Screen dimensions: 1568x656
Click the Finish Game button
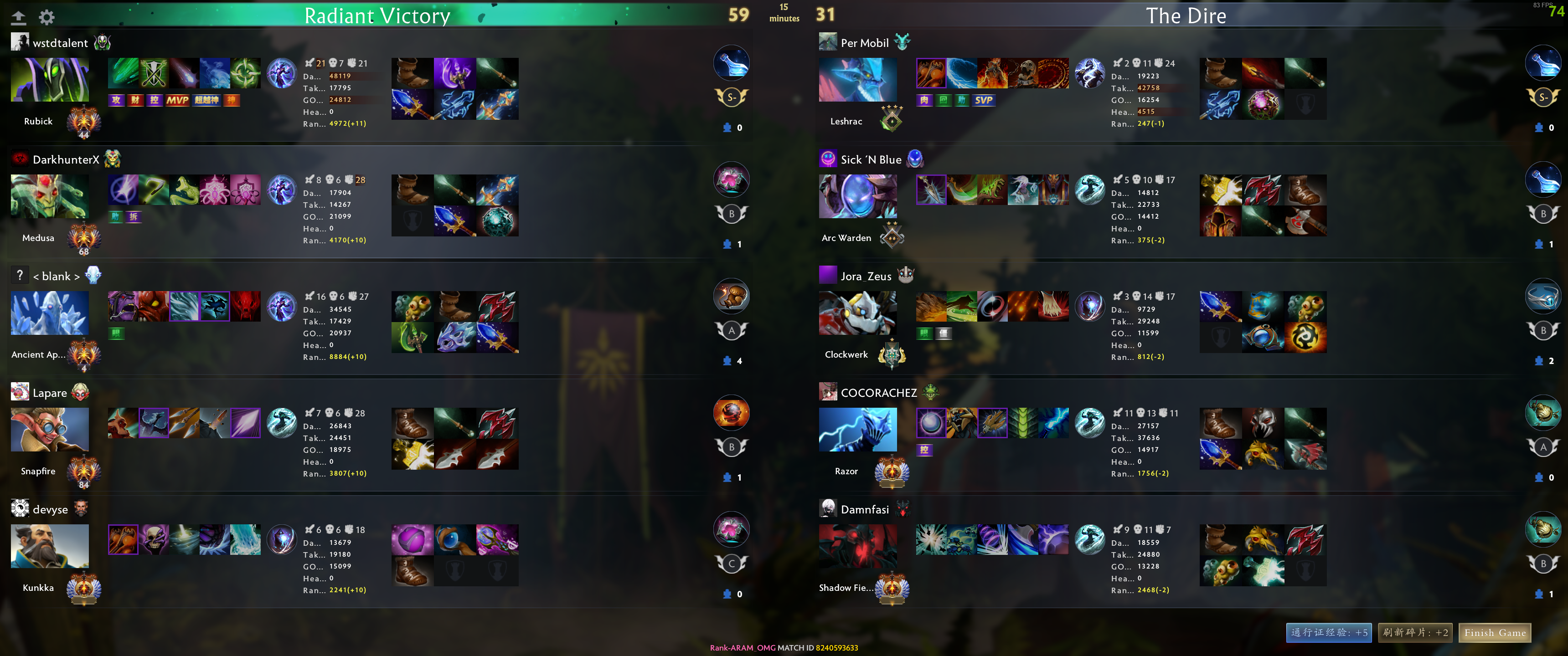click(1494, 633)
